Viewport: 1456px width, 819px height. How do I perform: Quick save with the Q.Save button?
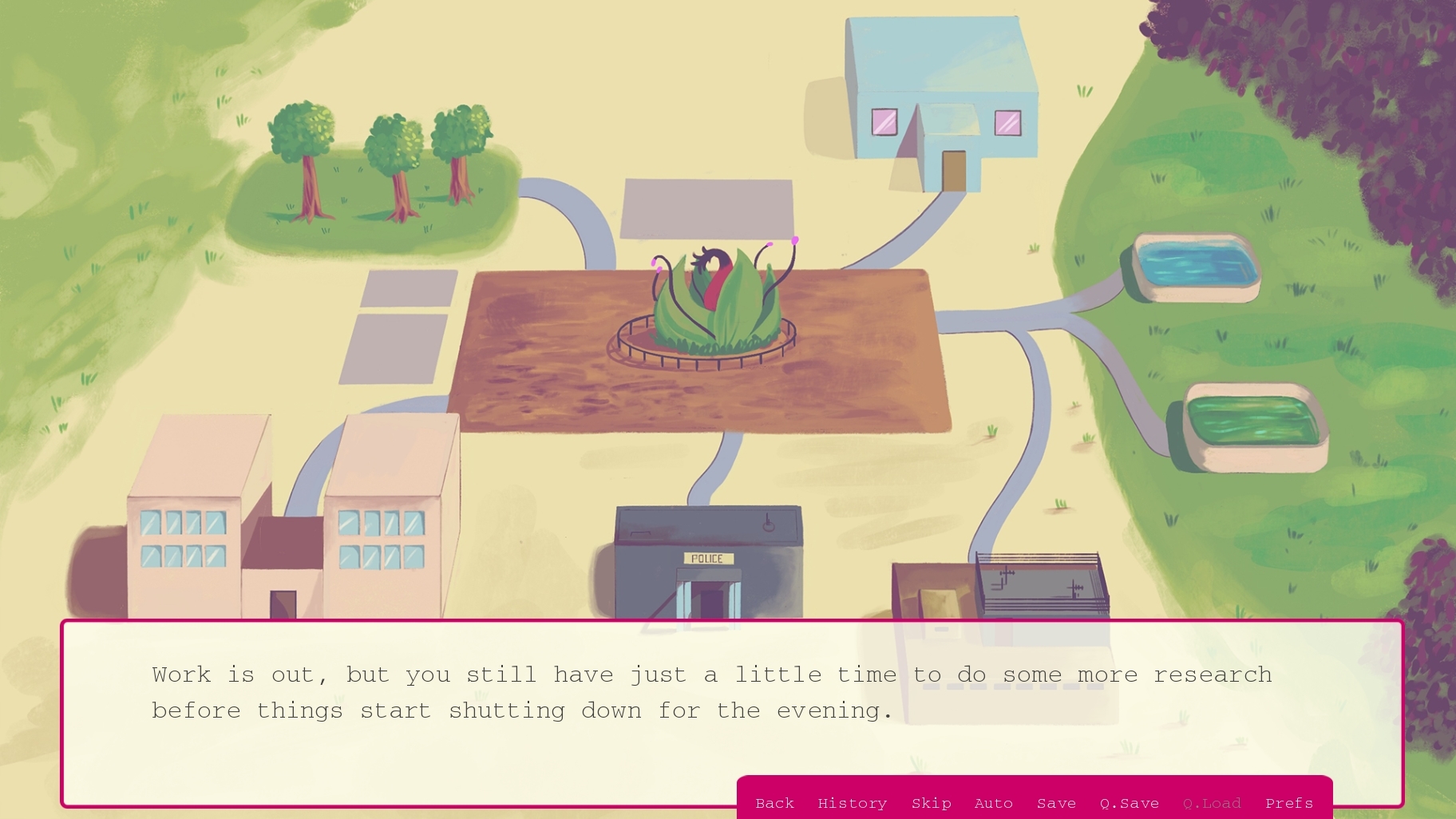[1129, 803]
